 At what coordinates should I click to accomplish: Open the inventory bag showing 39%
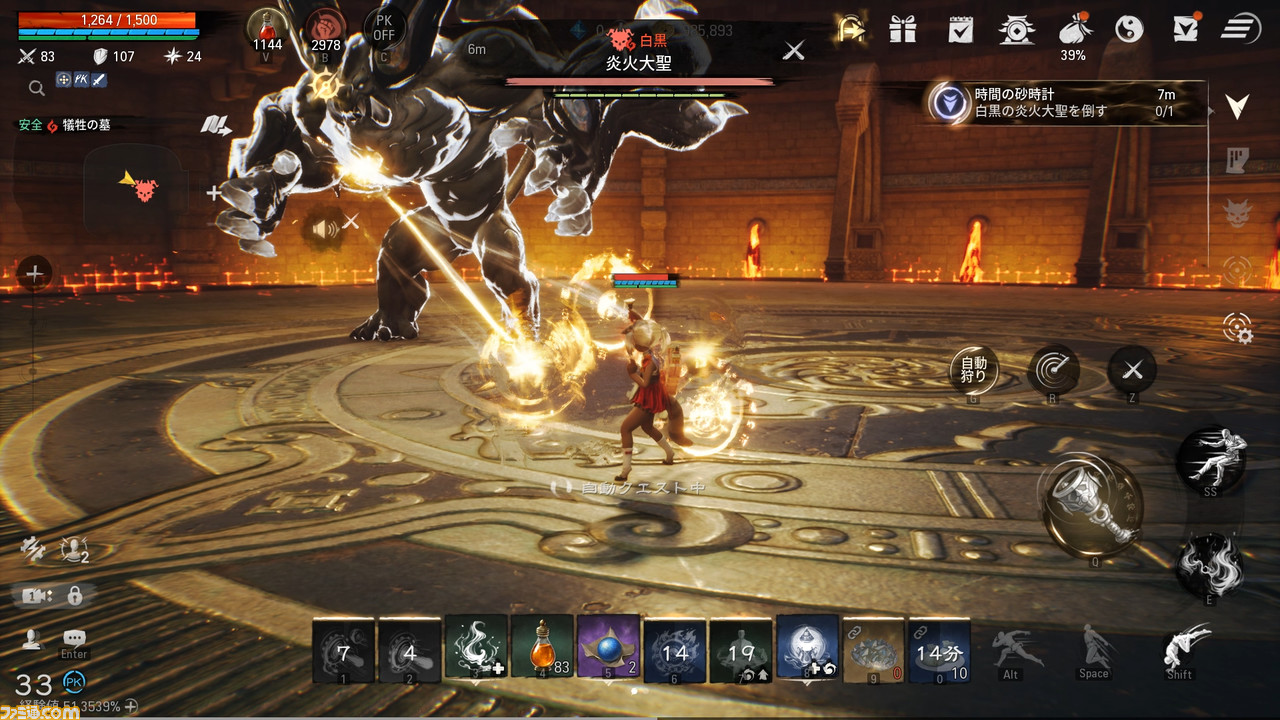pos(1072,30)
